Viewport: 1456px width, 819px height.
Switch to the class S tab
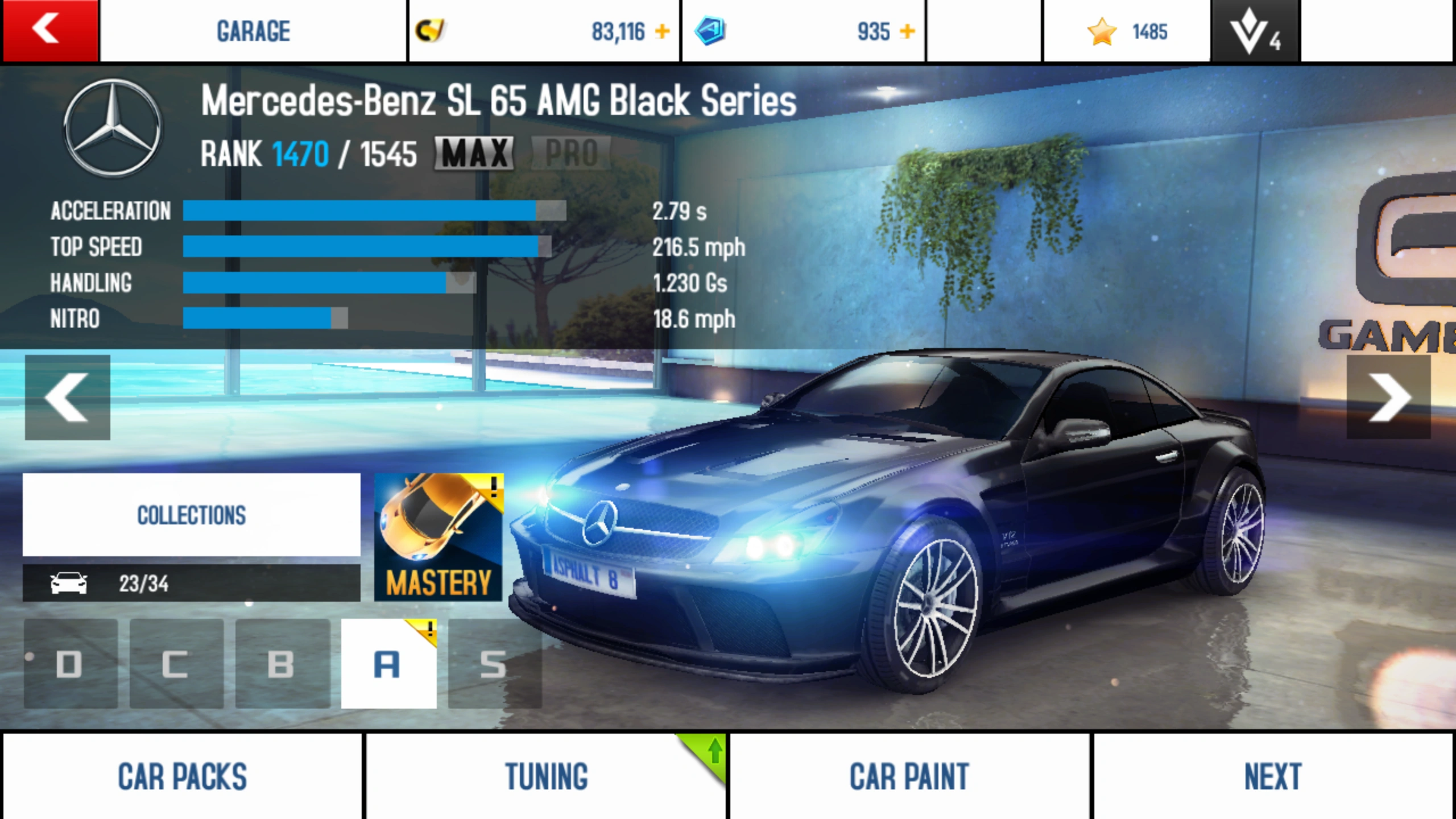(494, 665)
